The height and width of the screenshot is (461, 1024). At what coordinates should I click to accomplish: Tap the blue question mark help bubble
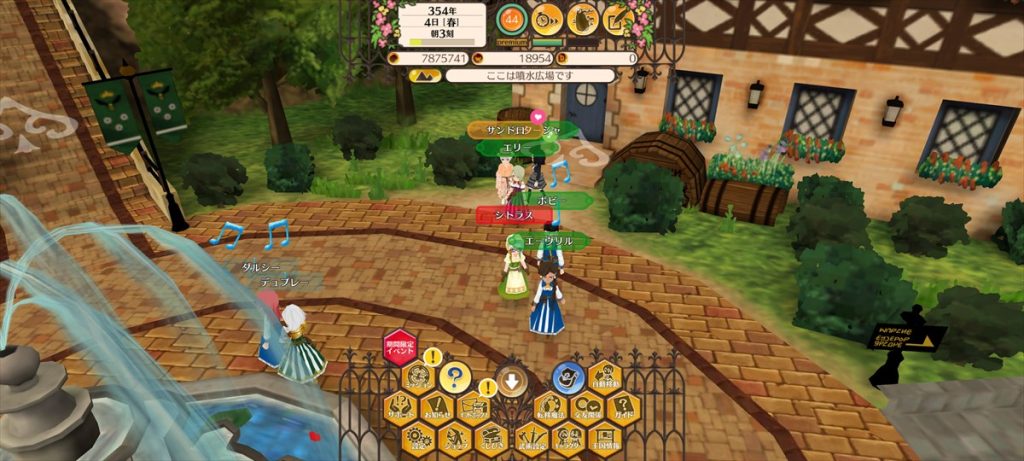455,377
